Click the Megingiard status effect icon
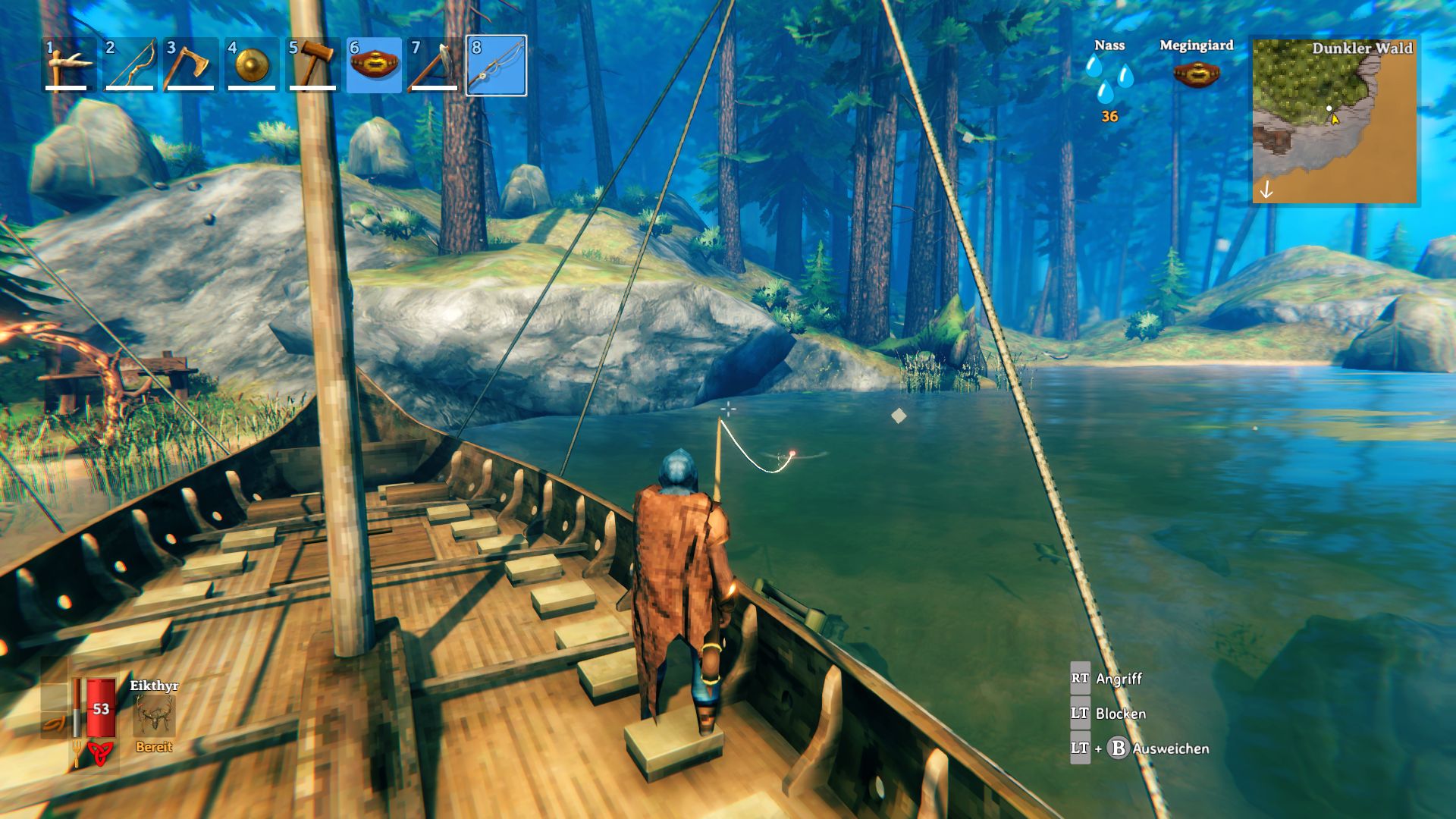This screenshot has height=819, width=1456. pyautogui.click(x=1197, y=74)
